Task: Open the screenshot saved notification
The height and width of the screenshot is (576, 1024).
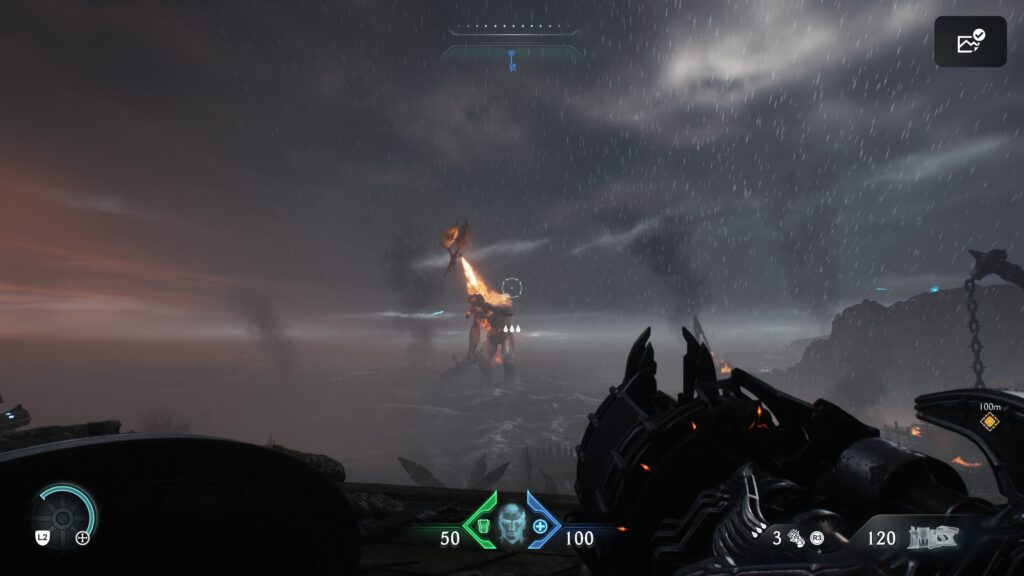Action: (x=970, y=42)
